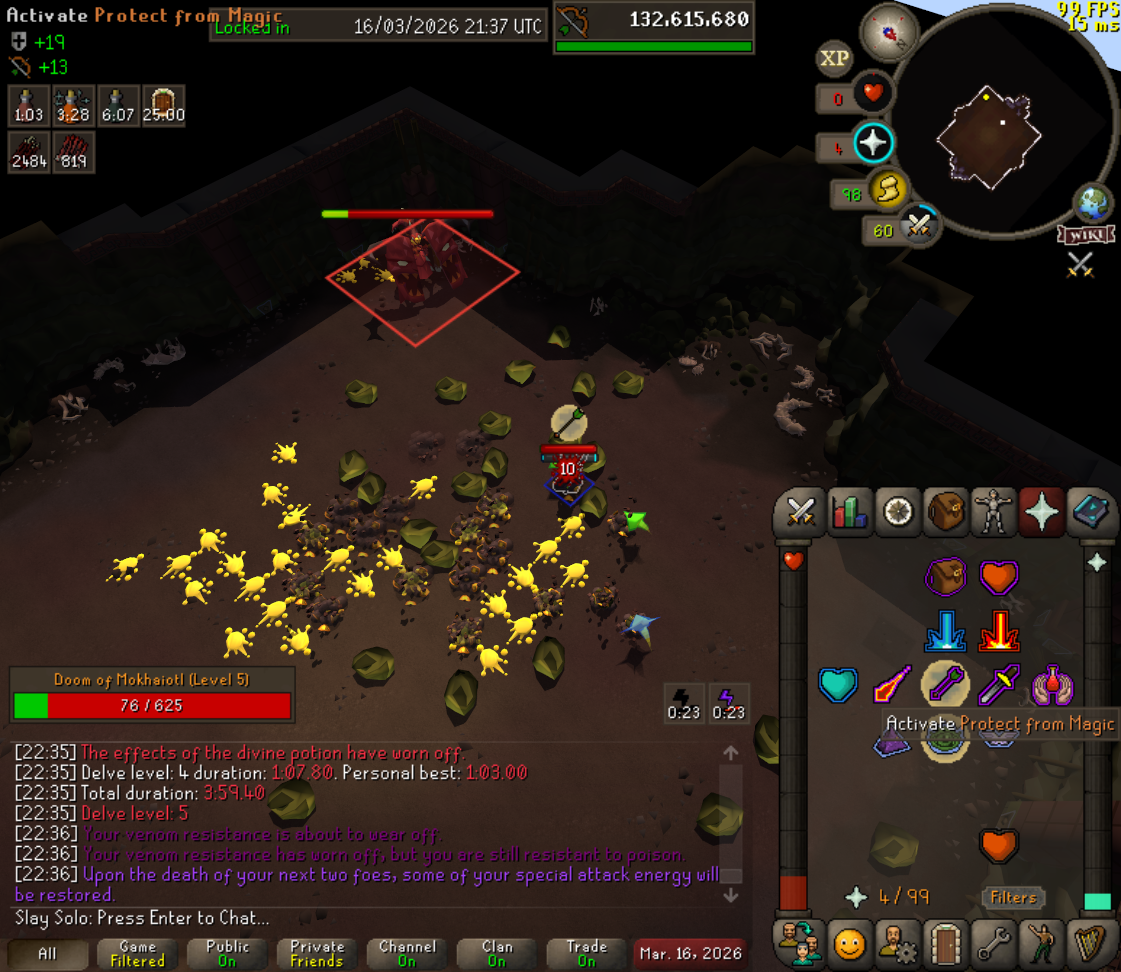The image size is (1121, 972).
Task: Open the prayer Filters button
Action: 1013,897
